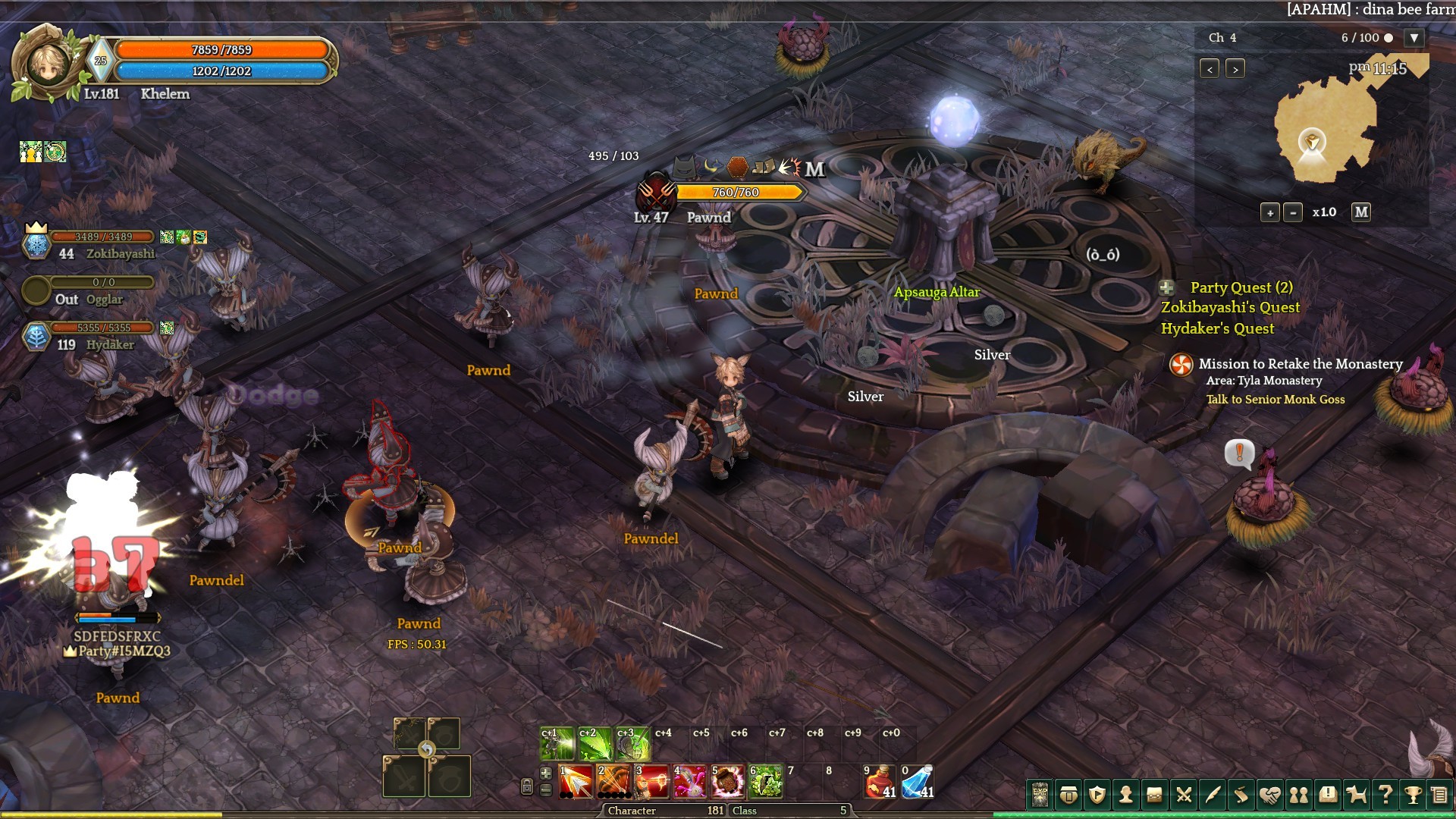Use the blue crystal mana potion slot
This screenshot has height=819, width=1456.
[918, 782]
